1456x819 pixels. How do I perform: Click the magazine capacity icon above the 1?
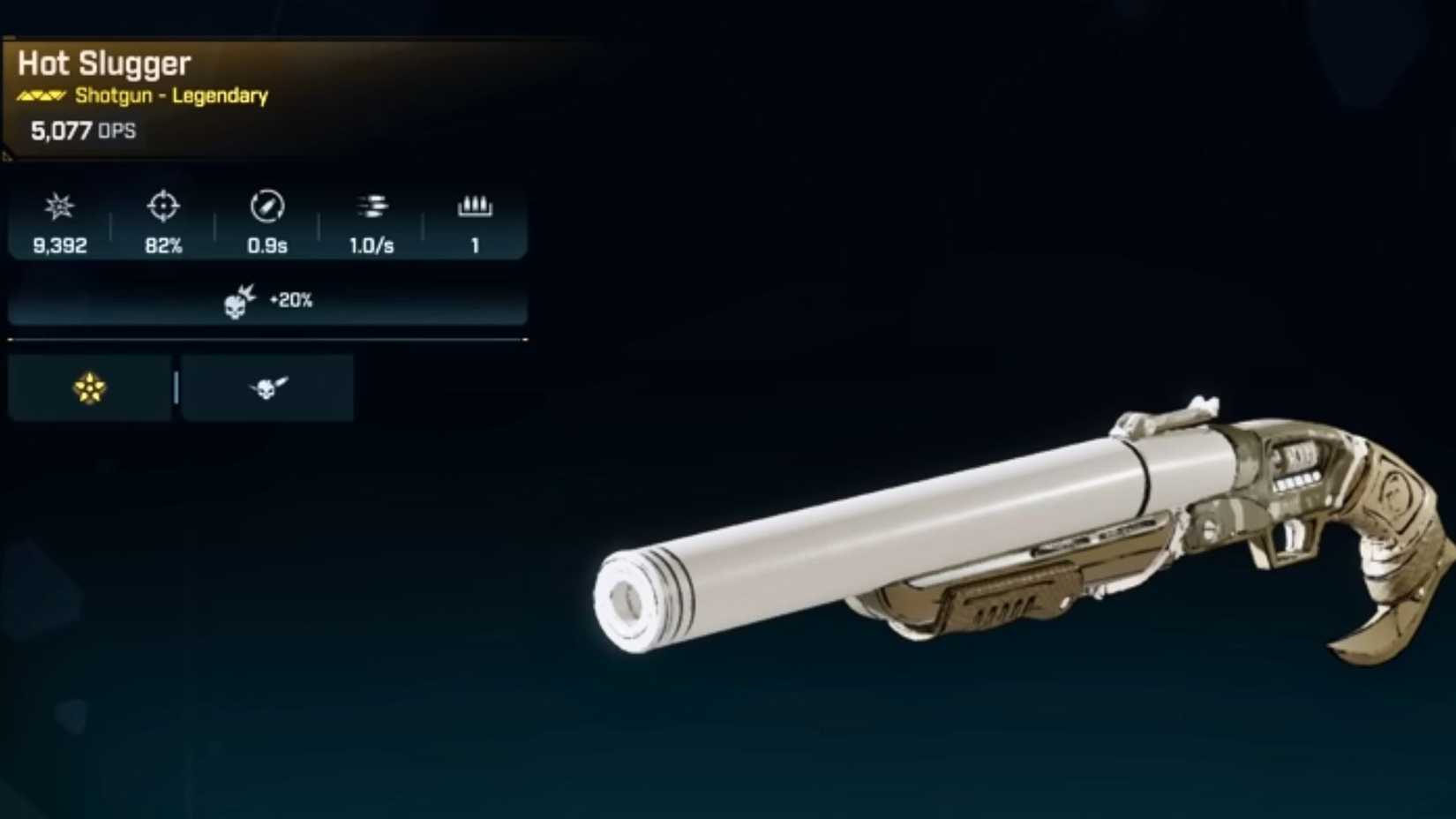476,207
